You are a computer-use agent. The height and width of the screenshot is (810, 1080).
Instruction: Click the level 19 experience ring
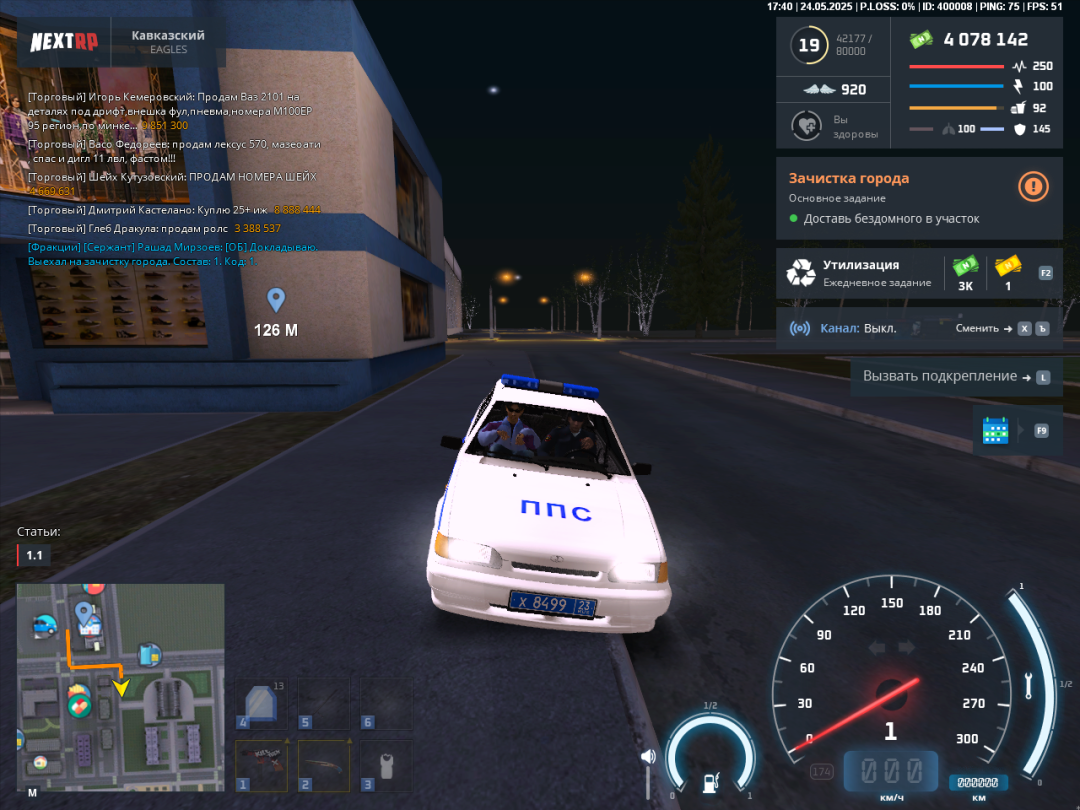pyautogui.click(x=808, y=45)
